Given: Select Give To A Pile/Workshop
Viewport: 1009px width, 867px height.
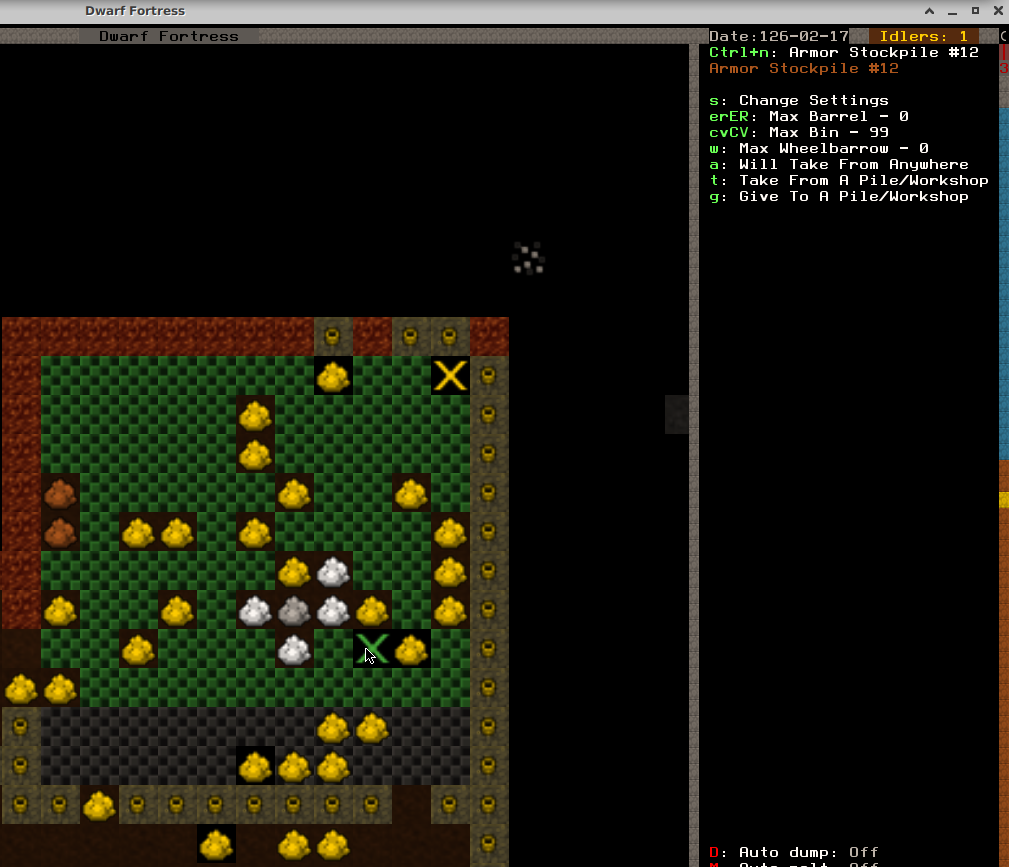Looking at the screenshot, I should coord(838,197).
